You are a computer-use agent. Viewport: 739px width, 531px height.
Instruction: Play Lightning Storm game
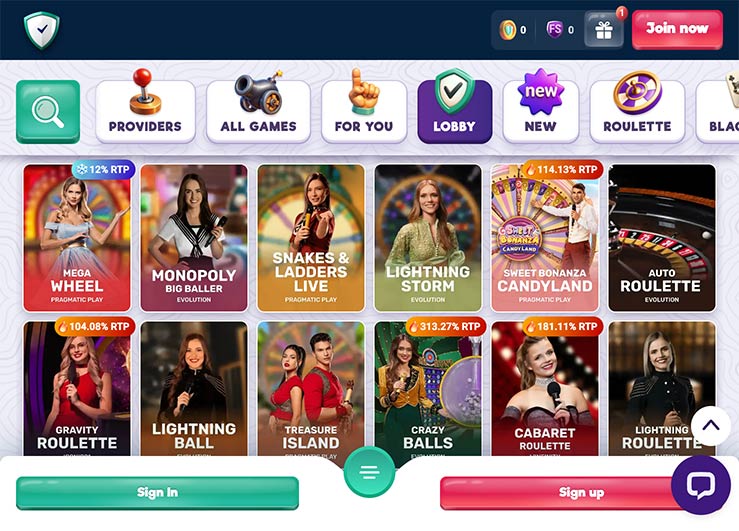[x=428, y=238]
